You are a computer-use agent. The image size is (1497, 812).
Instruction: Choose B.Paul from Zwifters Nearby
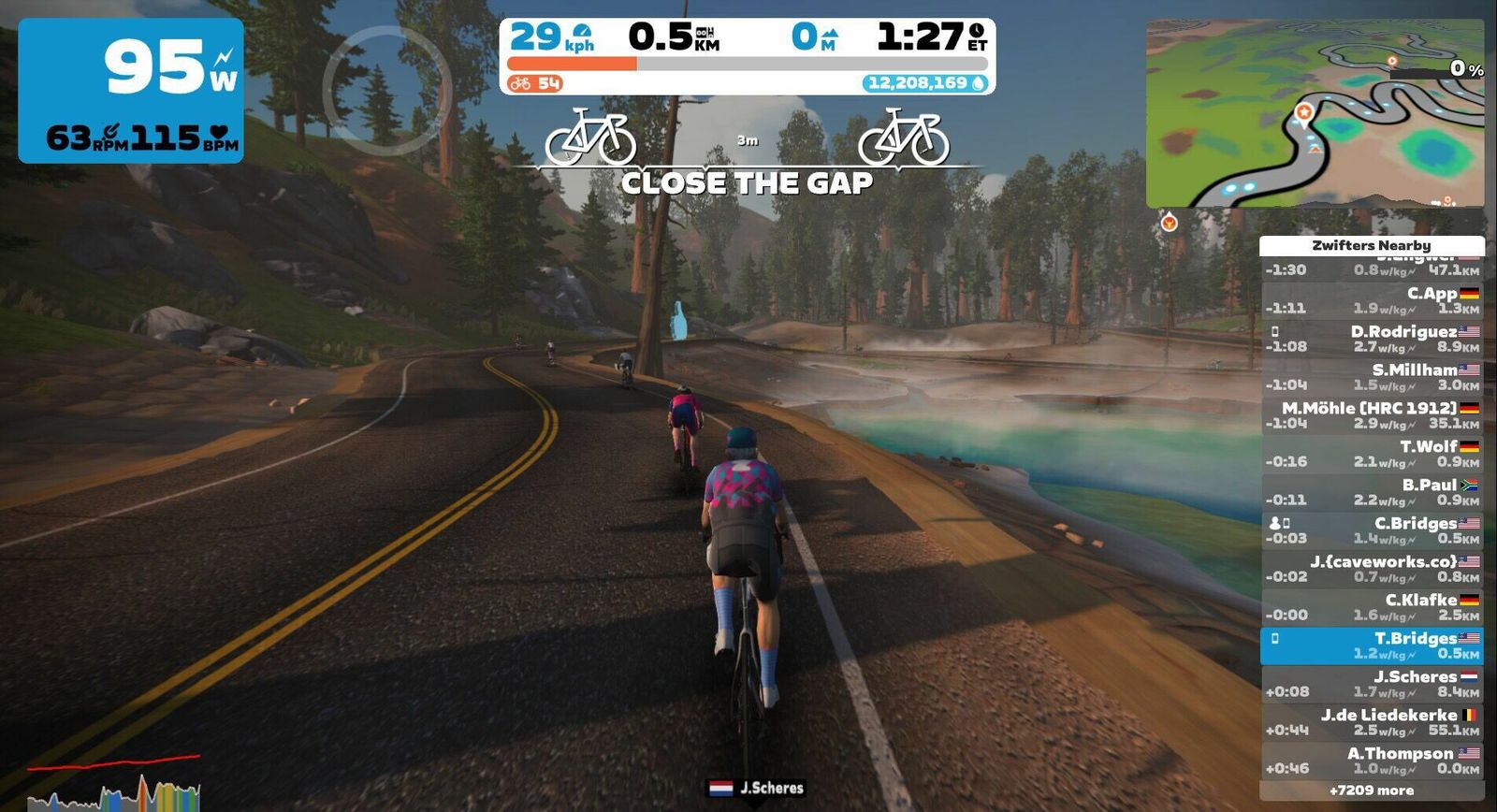[x=1372, y=492]
